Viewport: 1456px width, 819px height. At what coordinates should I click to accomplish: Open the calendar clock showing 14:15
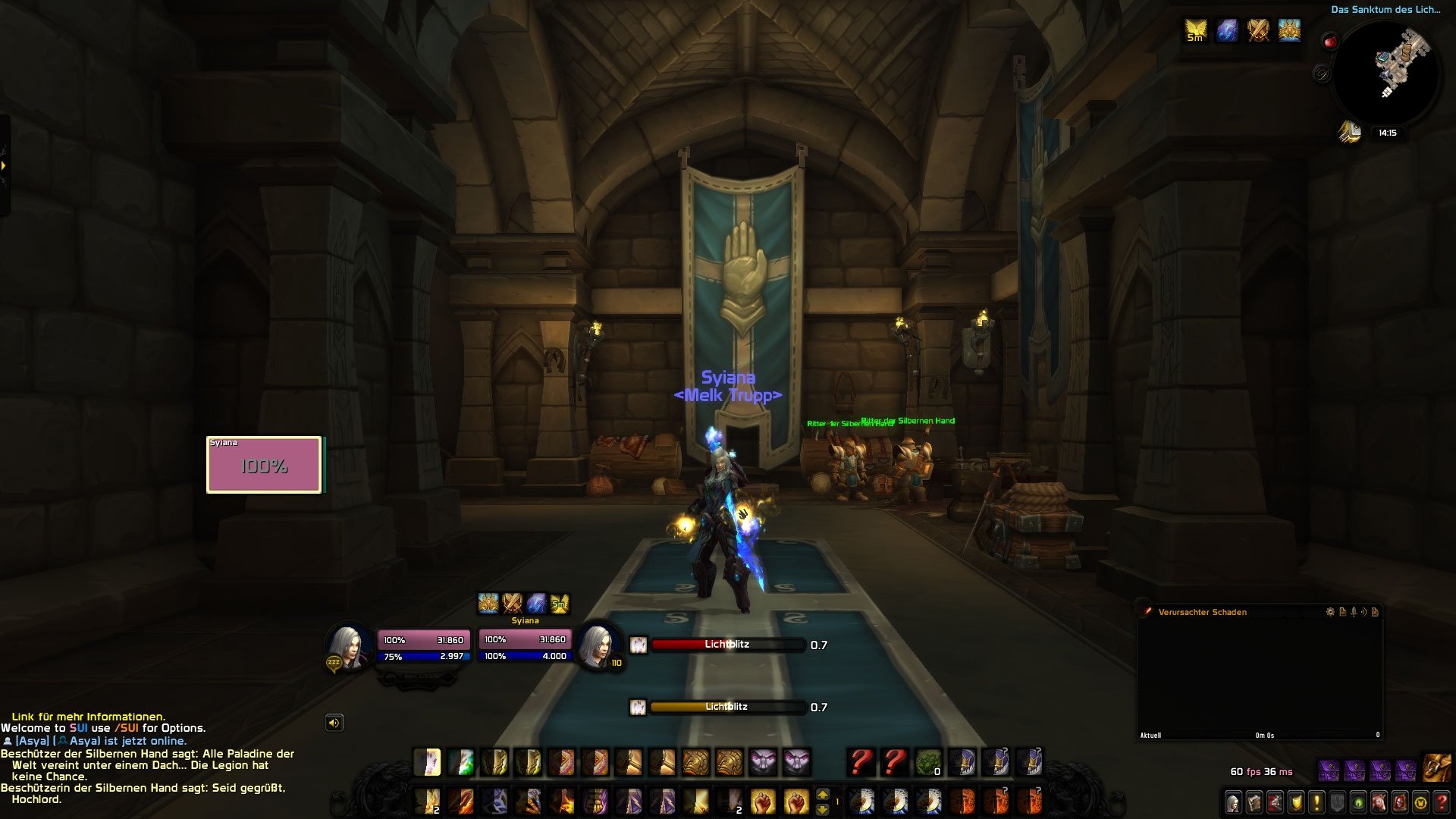[1388, 133]
